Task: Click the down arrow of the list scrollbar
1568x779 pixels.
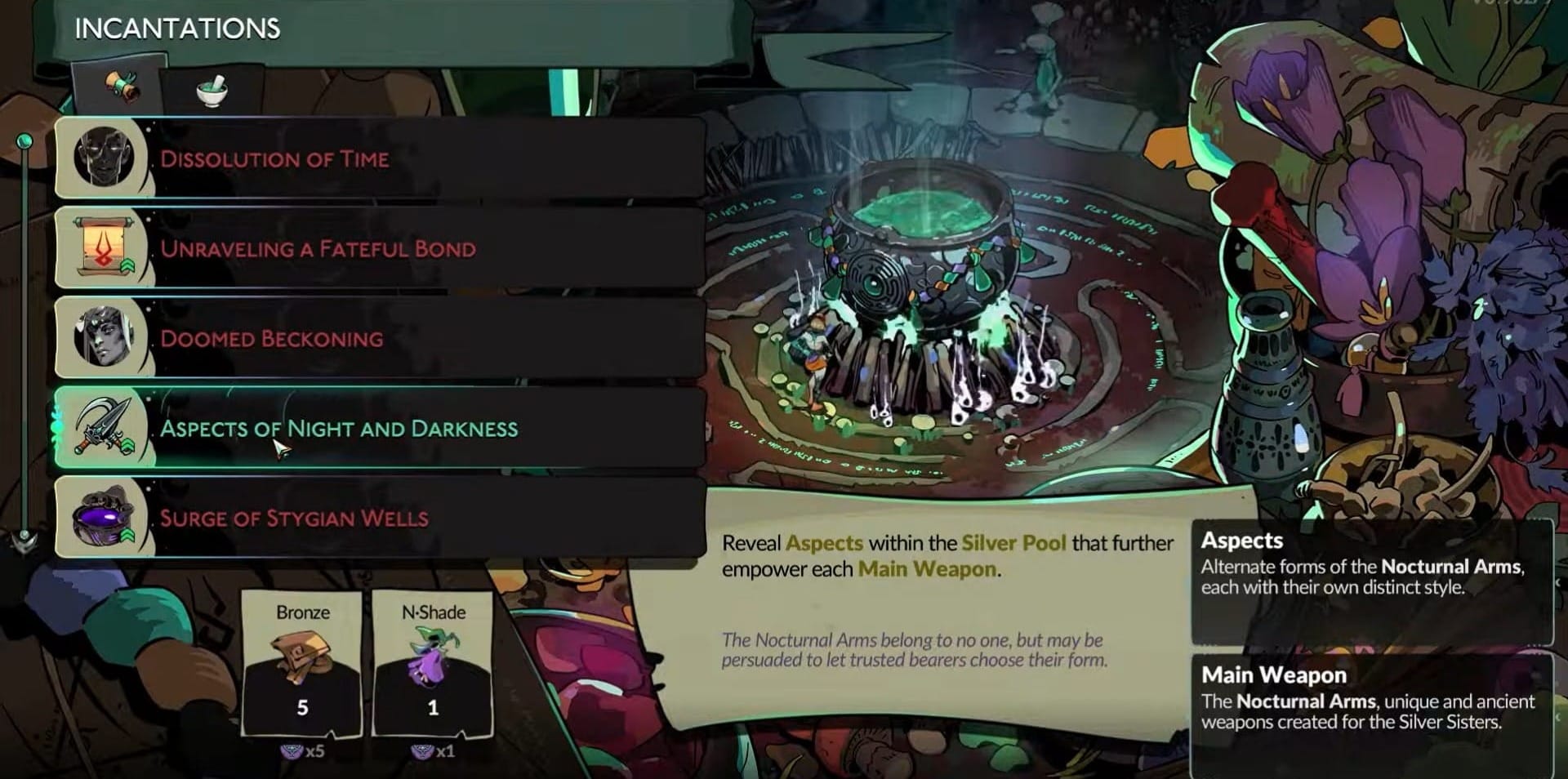Action: (25, 539)
